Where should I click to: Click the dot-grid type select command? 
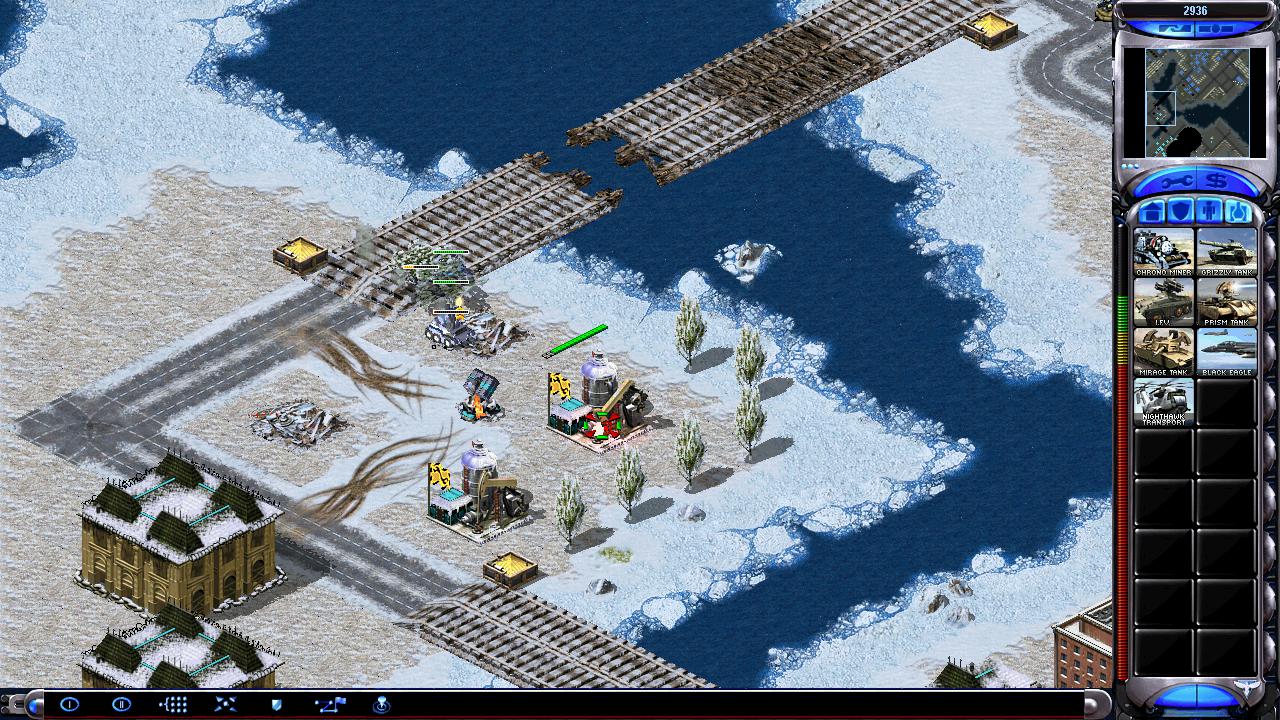173,704
